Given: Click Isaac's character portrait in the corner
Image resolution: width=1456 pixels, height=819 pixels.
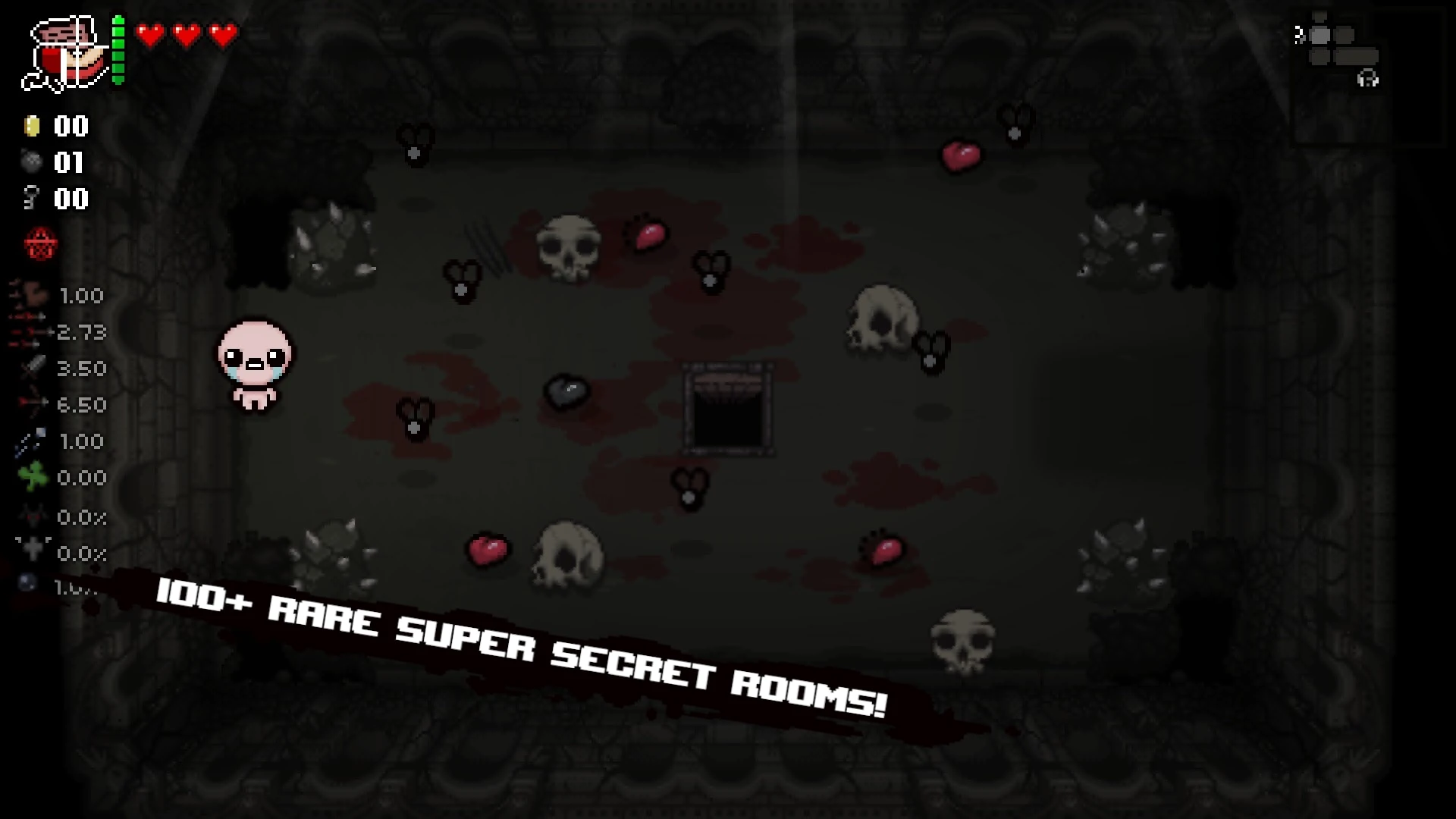Looking at the screenshot, I should click(64, 49).
